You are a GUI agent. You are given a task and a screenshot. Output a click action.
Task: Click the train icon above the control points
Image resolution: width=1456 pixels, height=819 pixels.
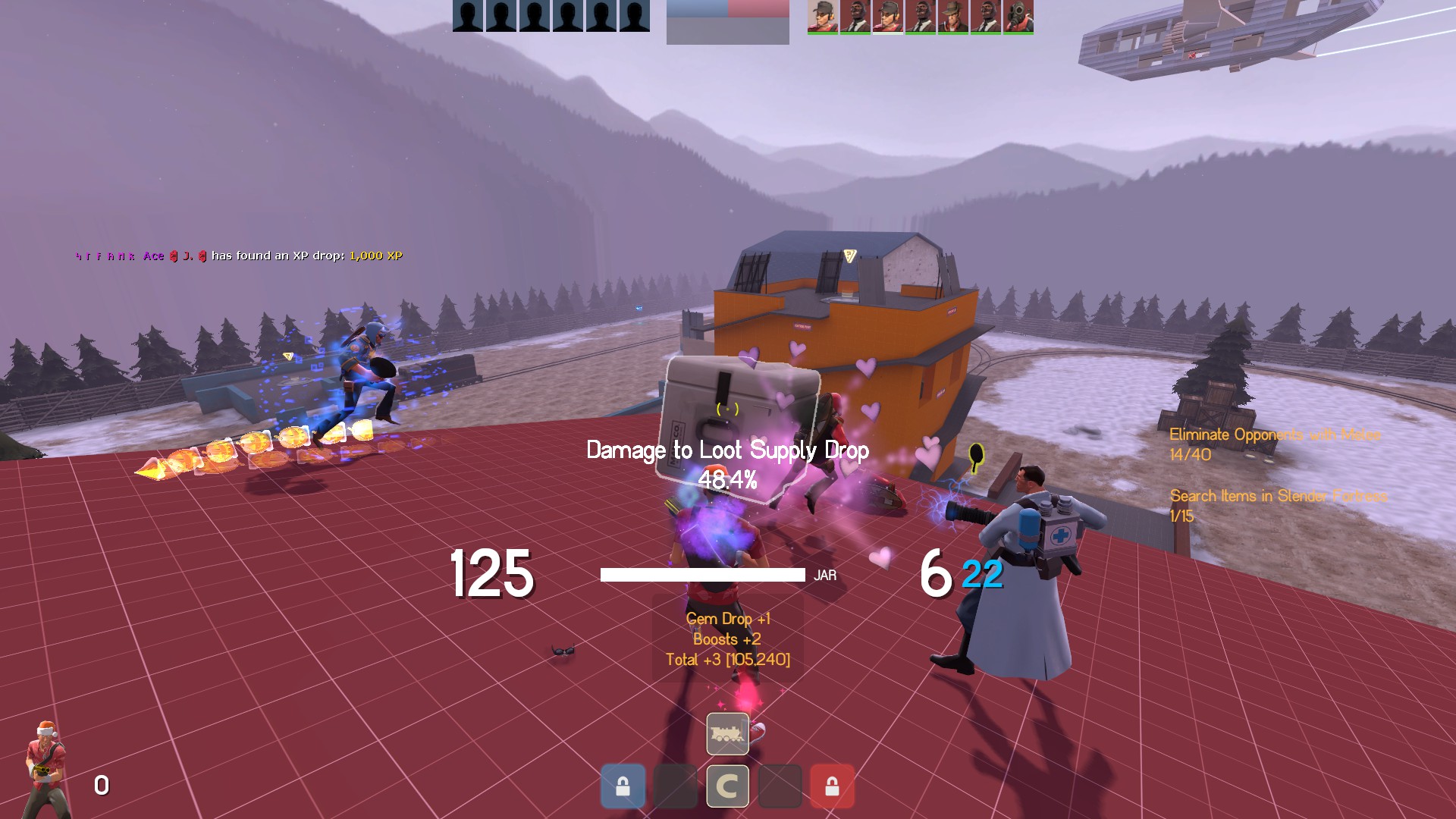(727, 733)
